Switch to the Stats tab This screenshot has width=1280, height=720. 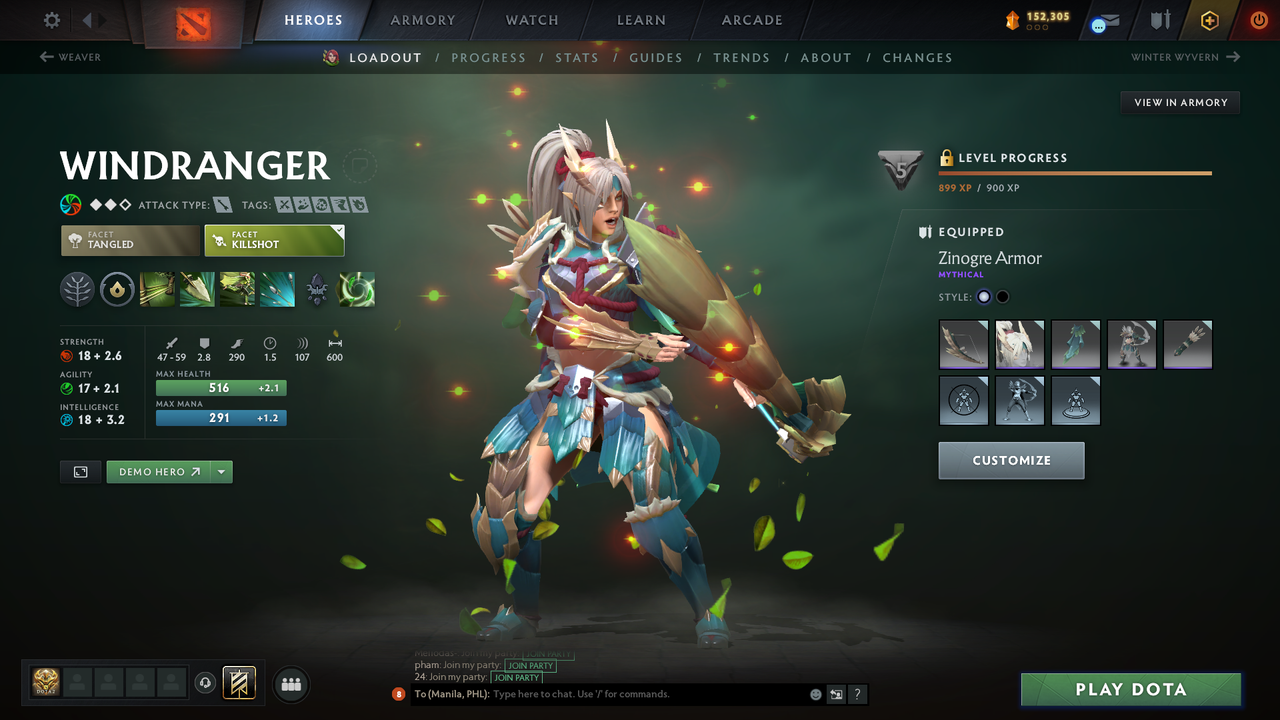click(577, 57)
